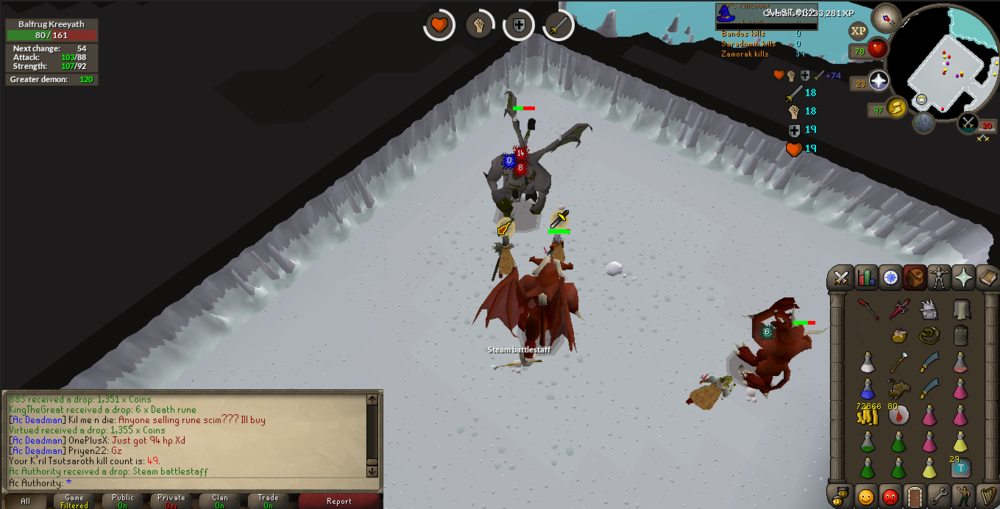Open the Quest list tab
This screenshot has width=1000, height=509.
(x=890, y=278)
